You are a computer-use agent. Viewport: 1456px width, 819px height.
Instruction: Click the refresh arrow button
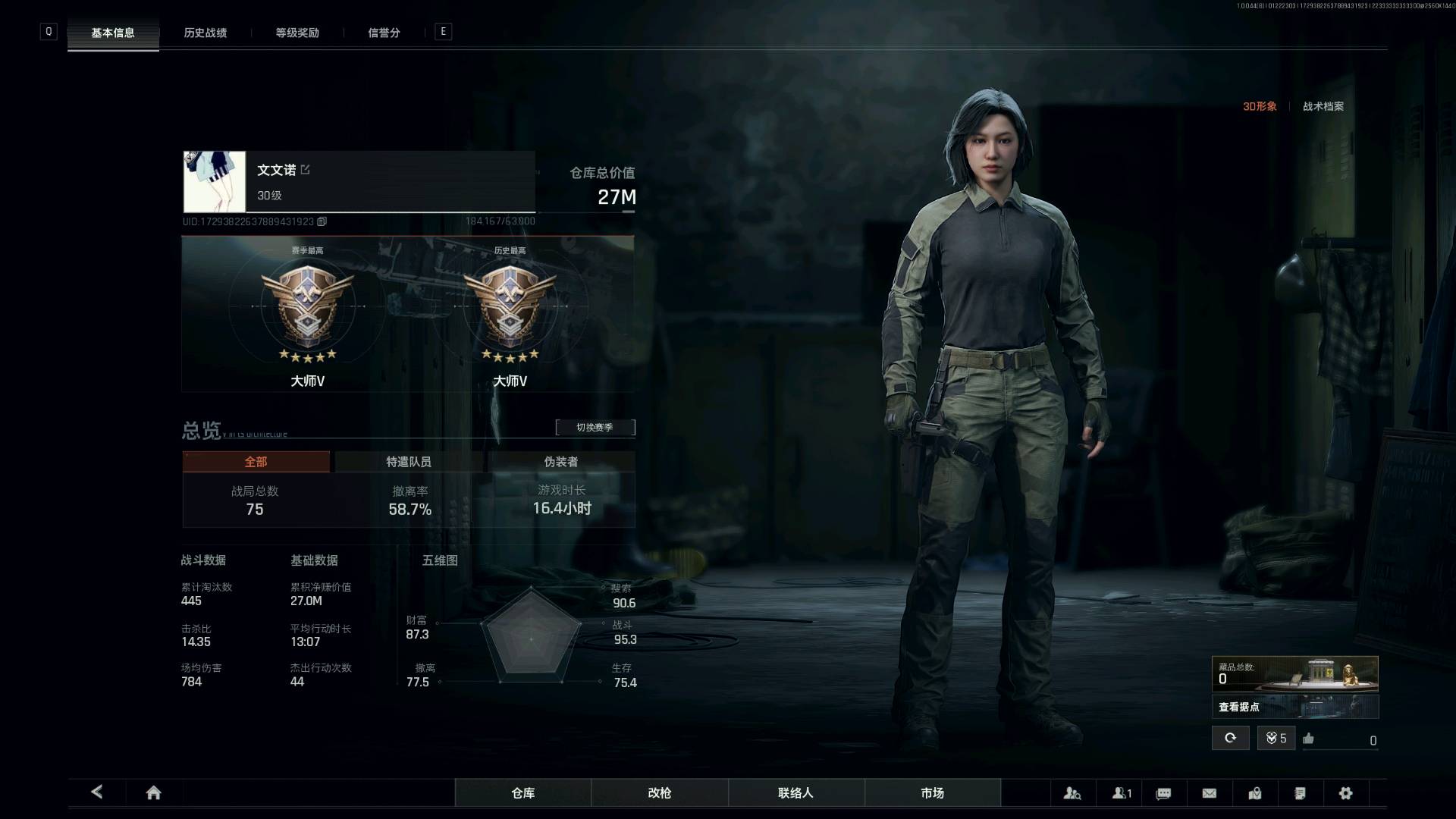(x=1230, y=738)
